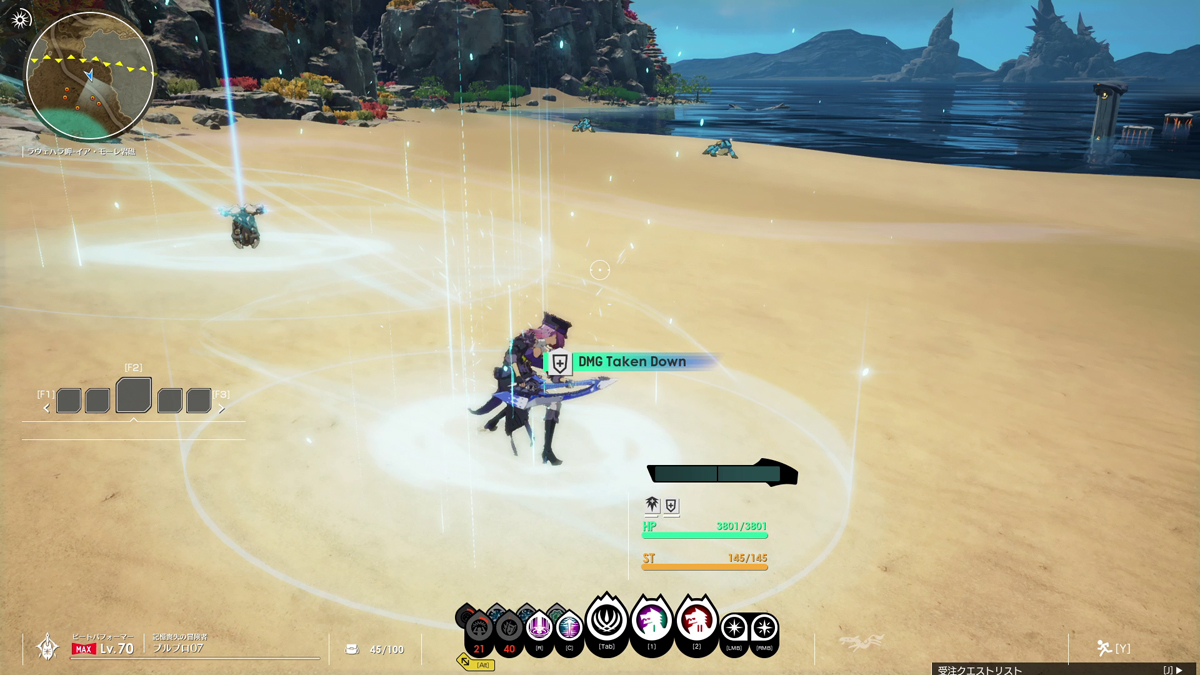Click the running figure dash icon
This screenshot has width=1200, height=675.
click(1104, 648)
